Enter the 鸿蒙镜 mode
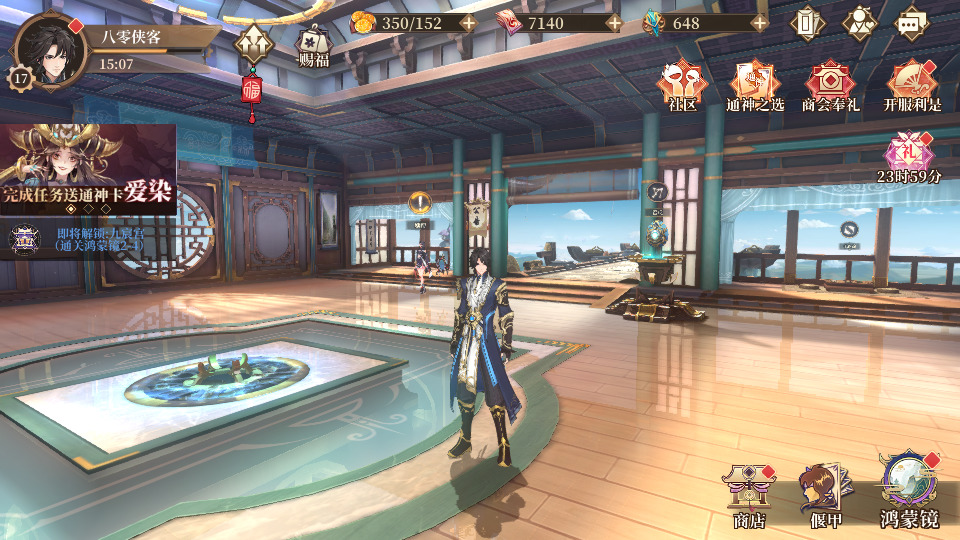The height and width of the screenshot is (540, 960). tap(908, 488)
